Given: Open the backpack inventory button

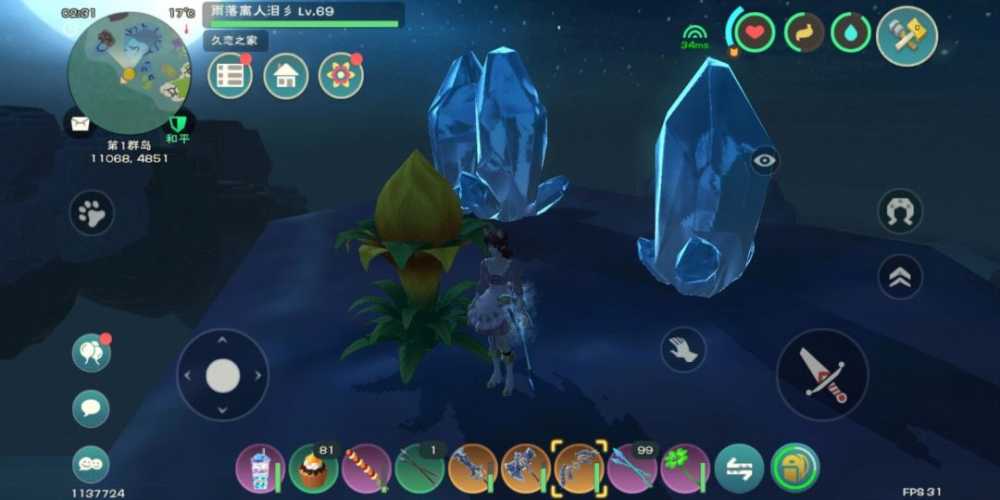Looking at the screenshot, I should [795, 468].
